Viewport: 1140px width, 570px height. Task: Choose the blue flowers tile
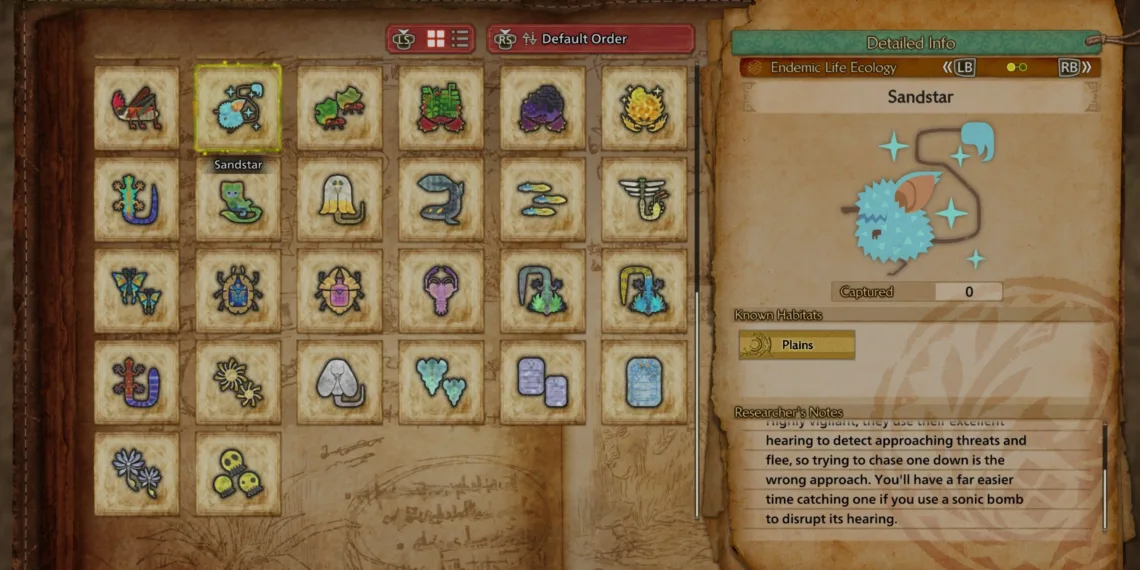(137, 474)
